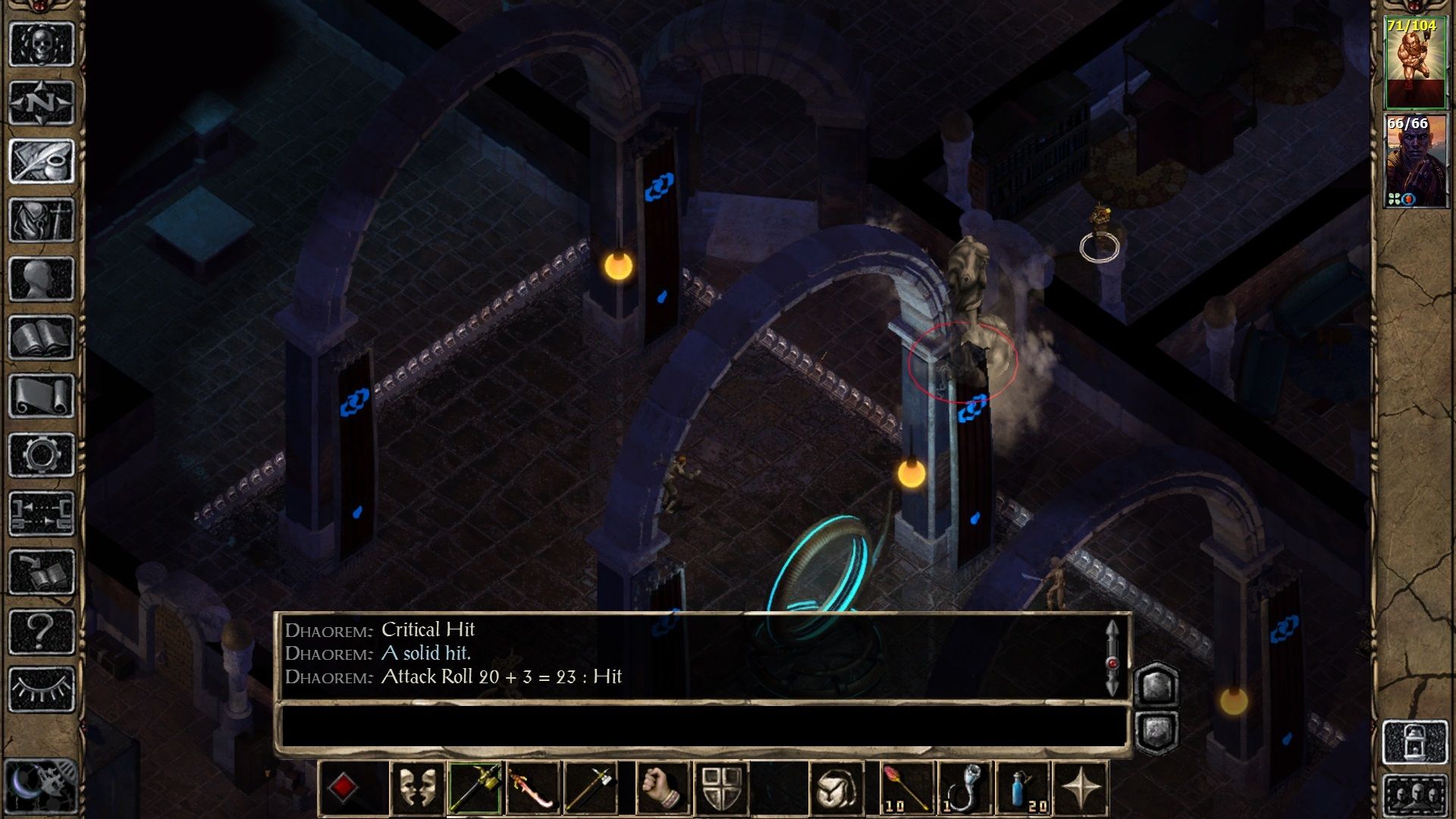
Task: Select all party members with three-helmets button
Action: [x=1415, y=796]
